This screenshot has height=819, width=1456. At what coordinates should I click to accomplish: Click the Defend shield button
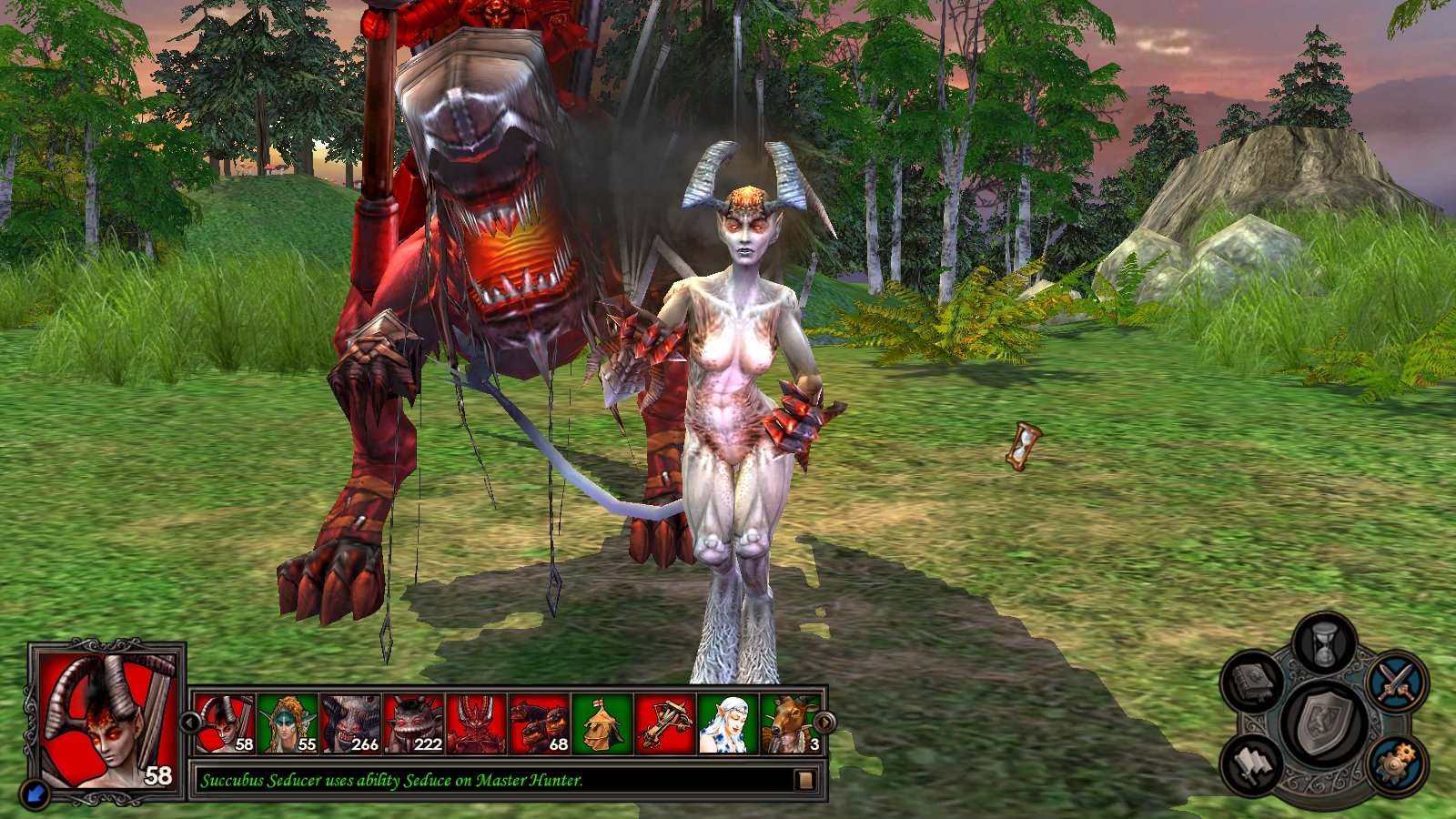tap(1326, 725)
